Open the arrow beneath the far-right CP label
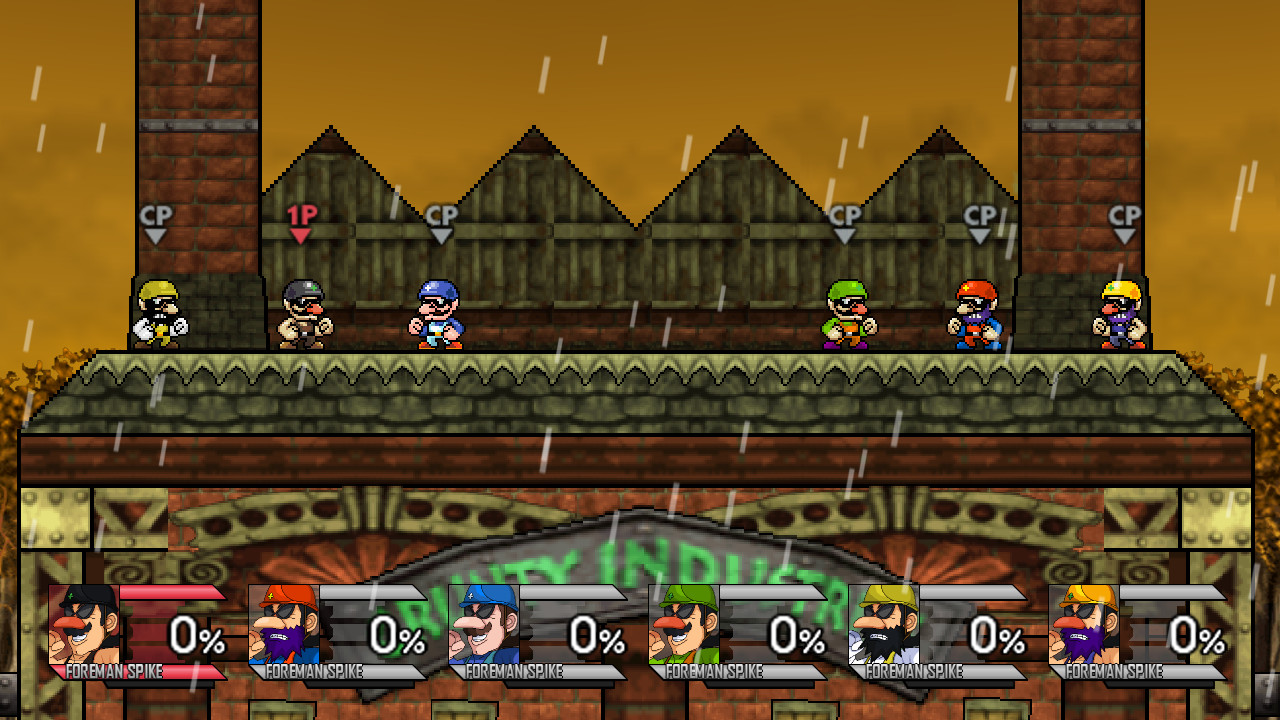Image resolution: width=1280 pixels, height=720 pixels. point(1123,236)
